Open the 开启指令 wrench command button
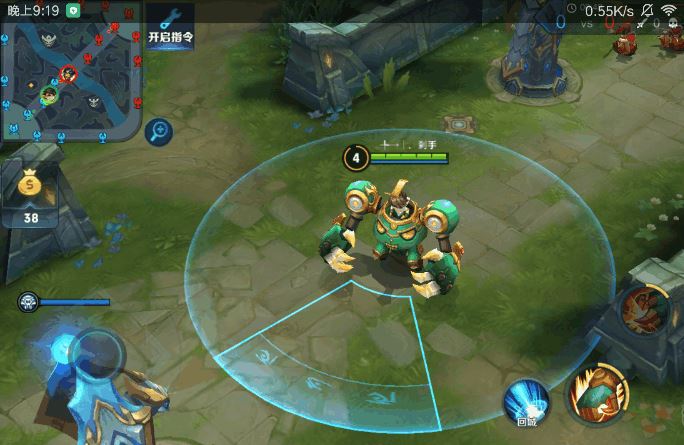This screenshot has height=445, width=684. (x=170, y=25)
